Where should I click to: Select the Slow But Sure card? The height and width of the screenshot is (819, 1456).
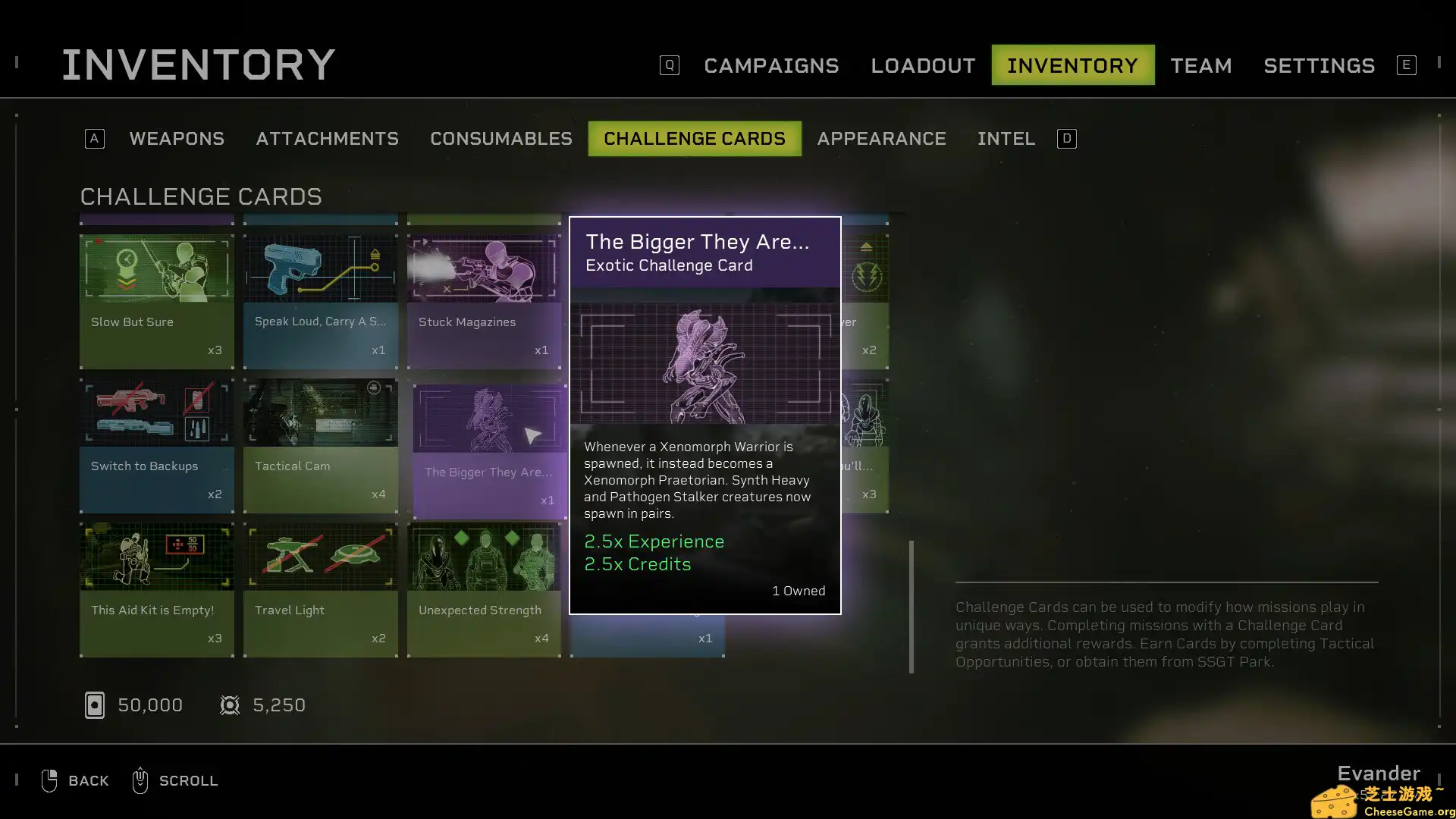click(x=157, y=301)
